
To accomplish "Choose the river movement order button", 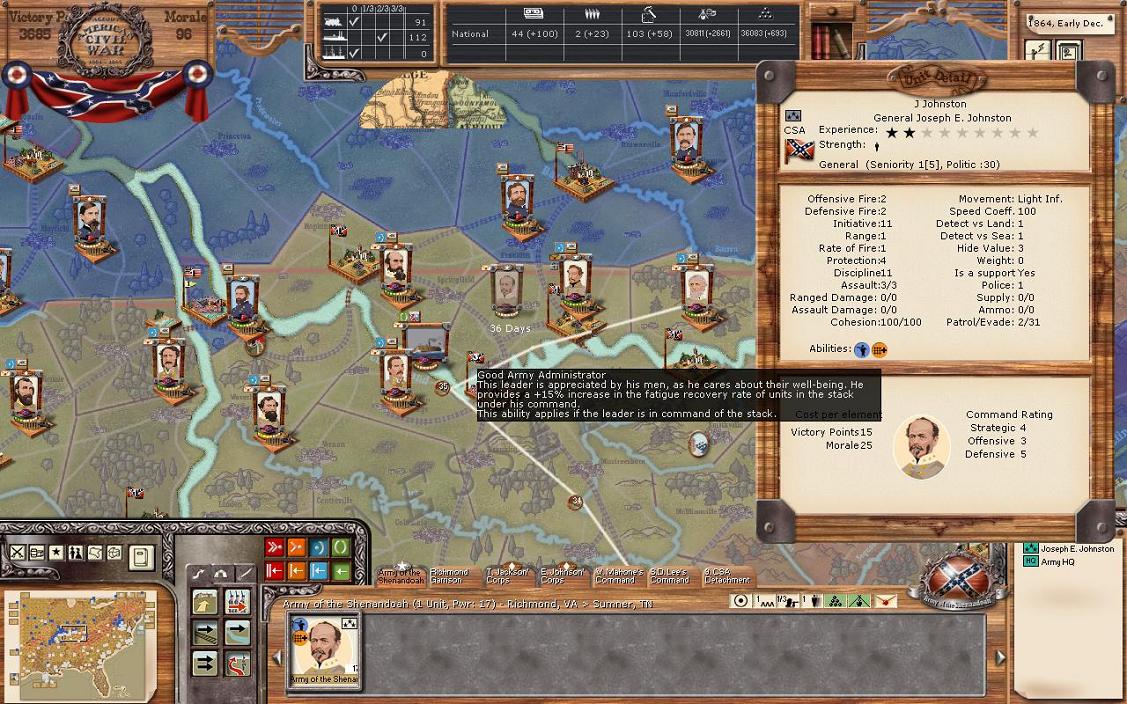I will [x=237, y=632].
